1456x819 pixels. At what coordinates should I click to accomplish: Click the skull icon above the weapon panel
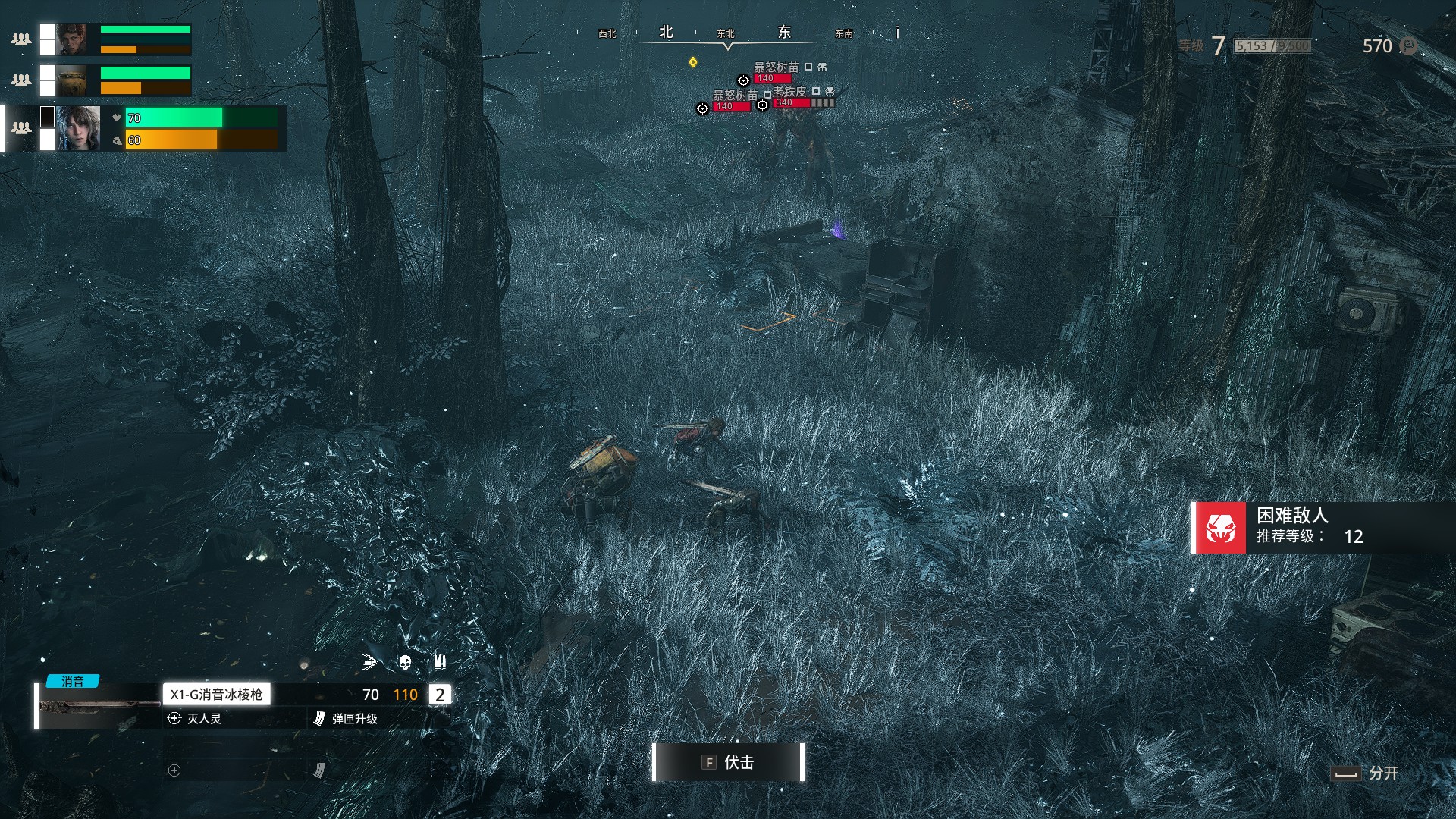(405, 663)
